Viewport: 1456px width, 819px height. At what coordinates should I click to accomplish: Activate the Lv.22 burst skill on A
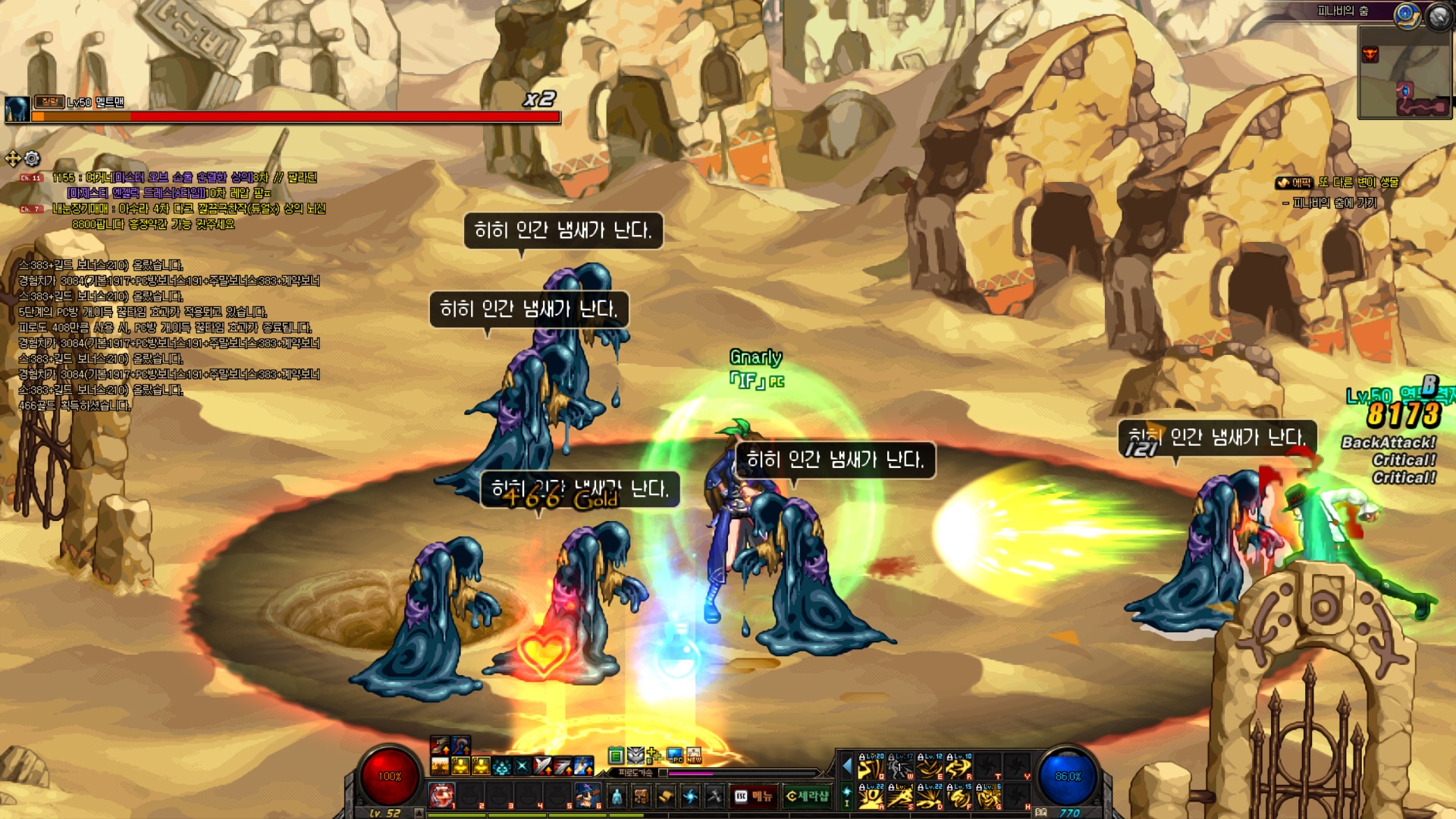click(x=871, y=797)
